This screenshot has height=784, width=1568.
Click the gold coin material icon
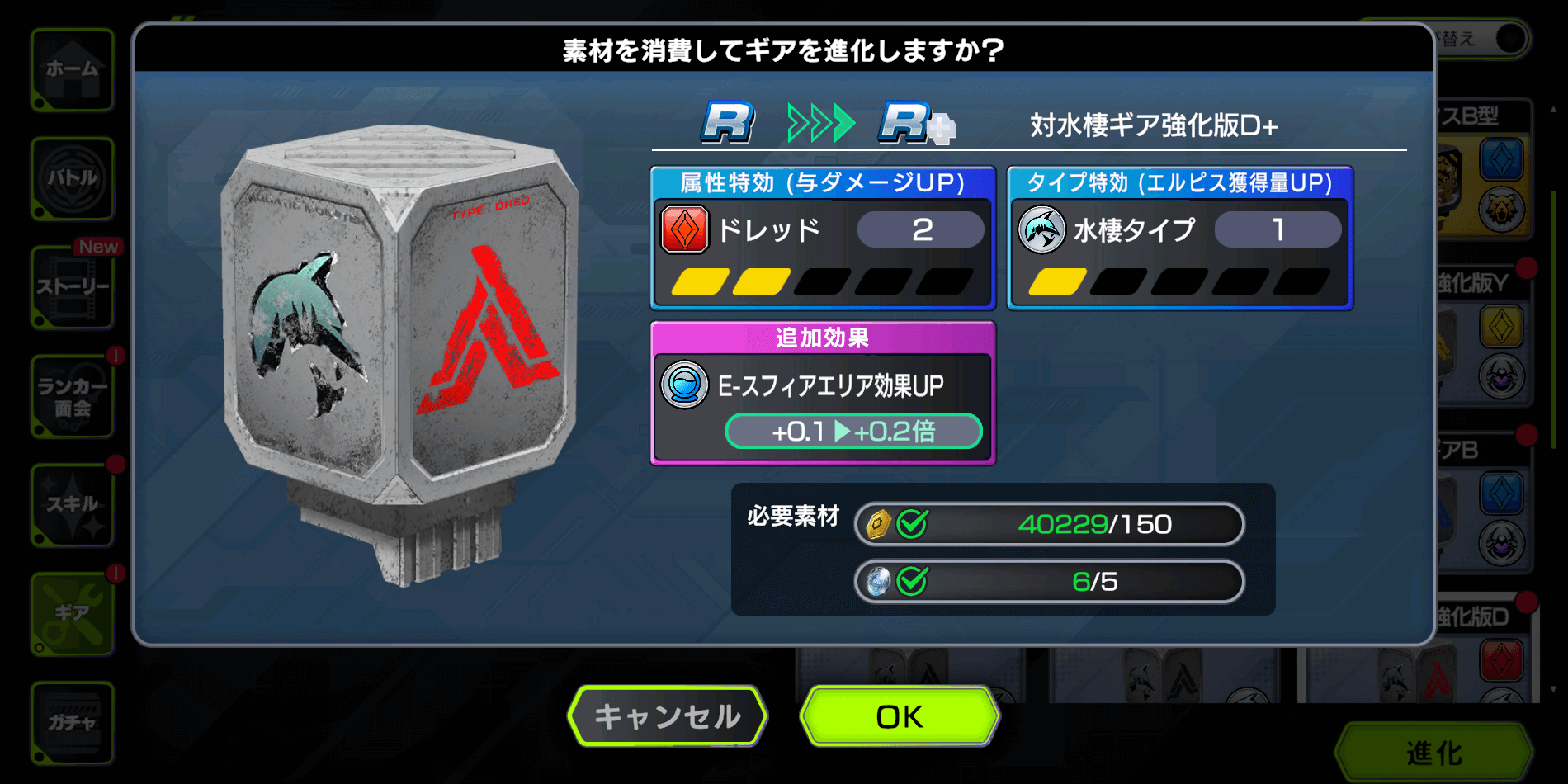tap(879, 522)
